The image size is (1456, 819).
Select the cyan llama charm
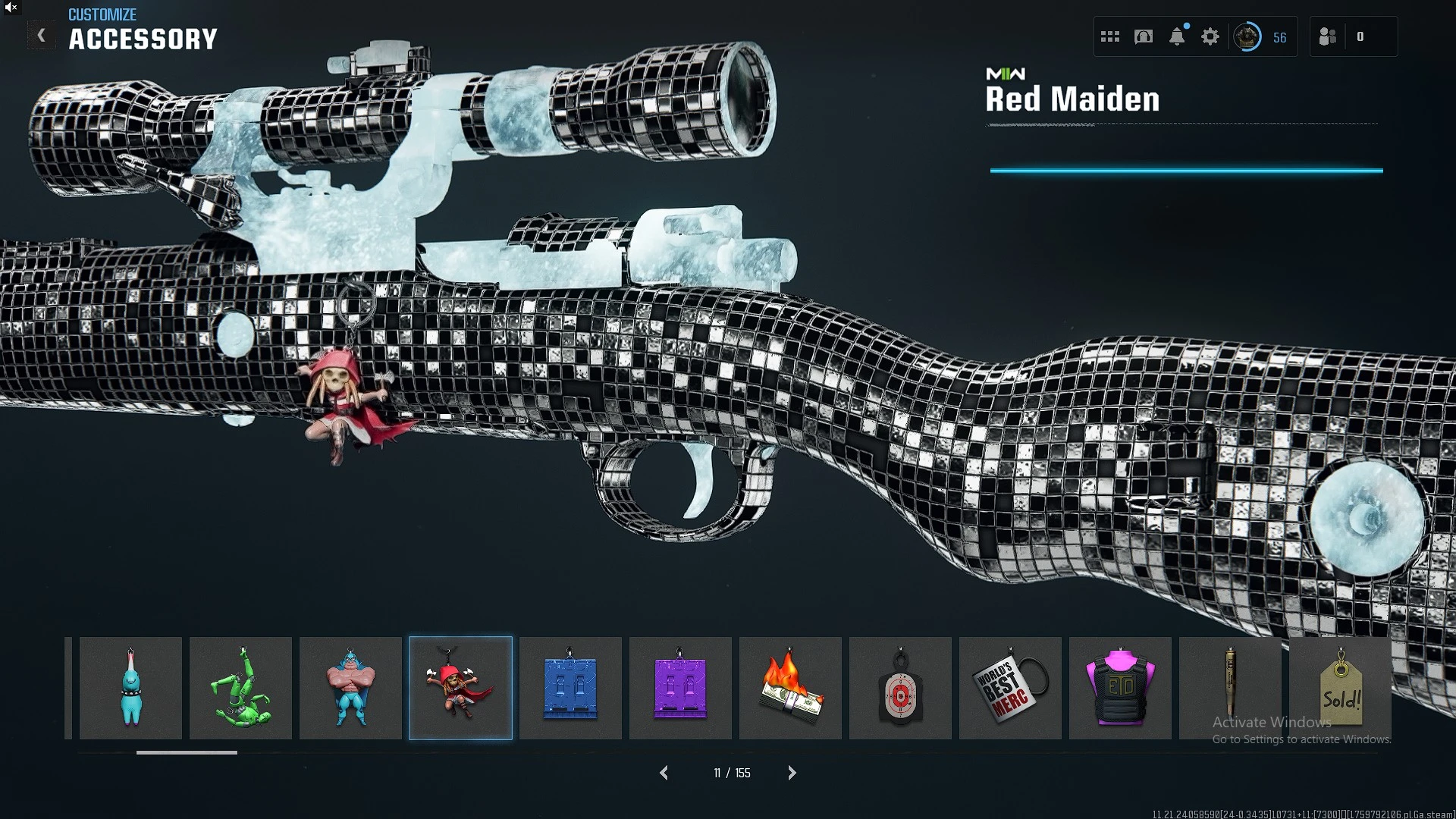(130, 688)
